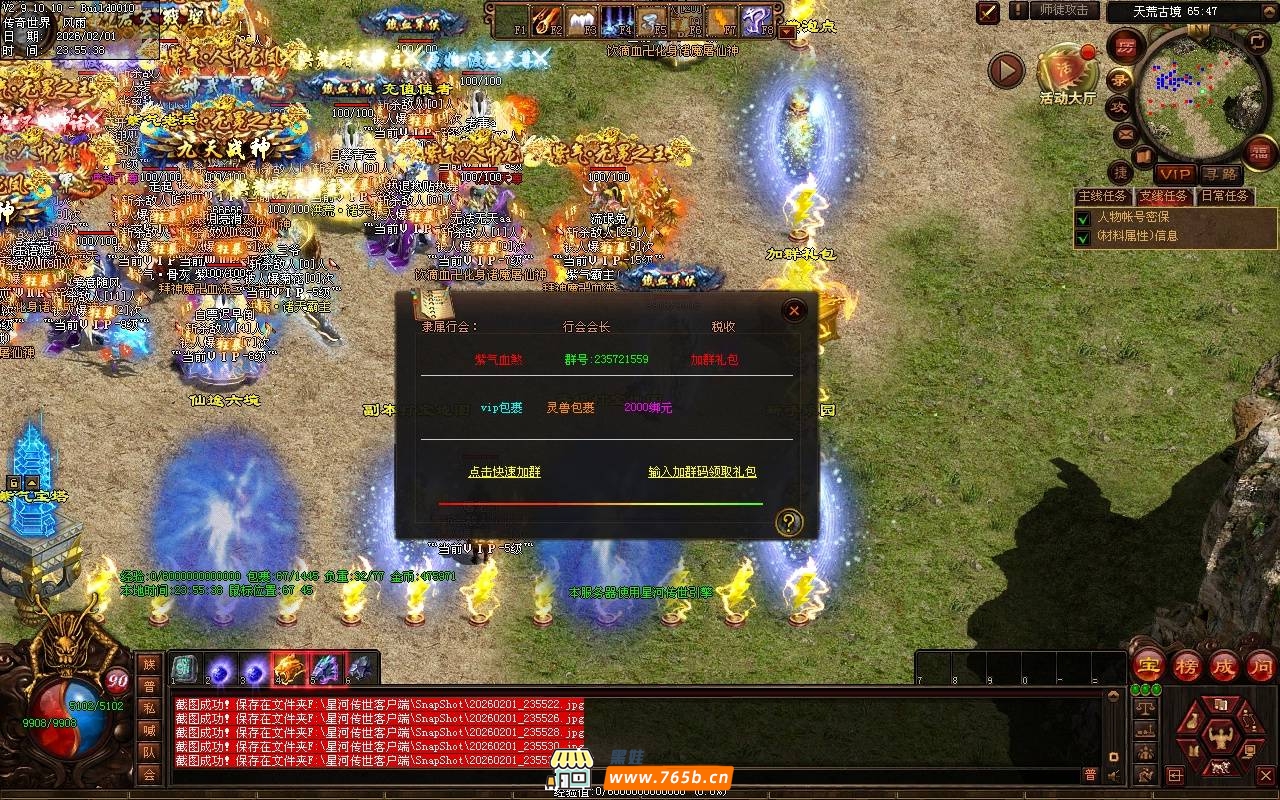Image resolution: width=1280 pixels, height=800 pixels.
Task: Click the round play arrow button
Action: click(x=1006, y=71)
